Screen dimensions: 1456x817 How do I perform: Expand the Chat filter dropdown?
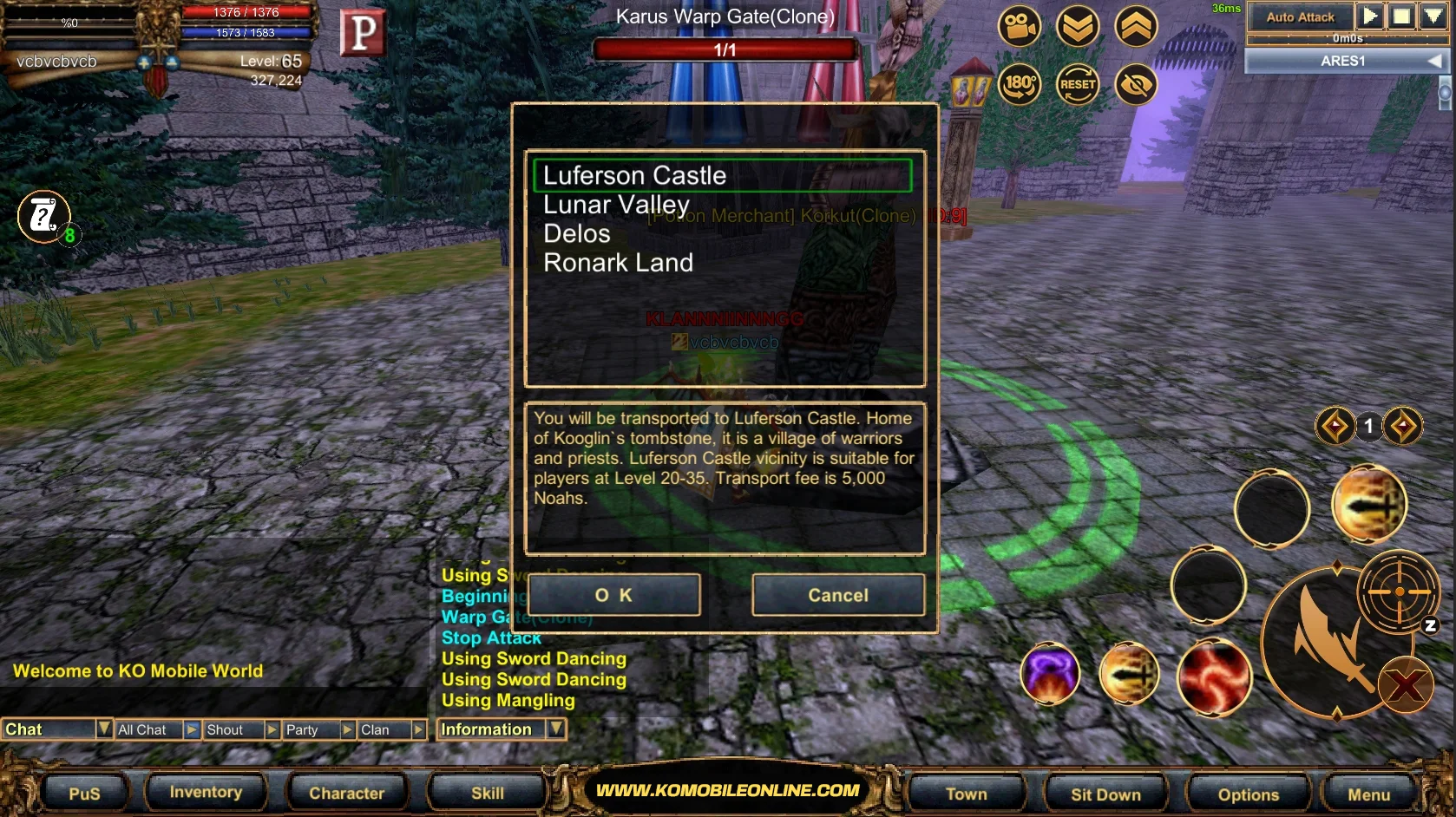(x=103, y=729)
